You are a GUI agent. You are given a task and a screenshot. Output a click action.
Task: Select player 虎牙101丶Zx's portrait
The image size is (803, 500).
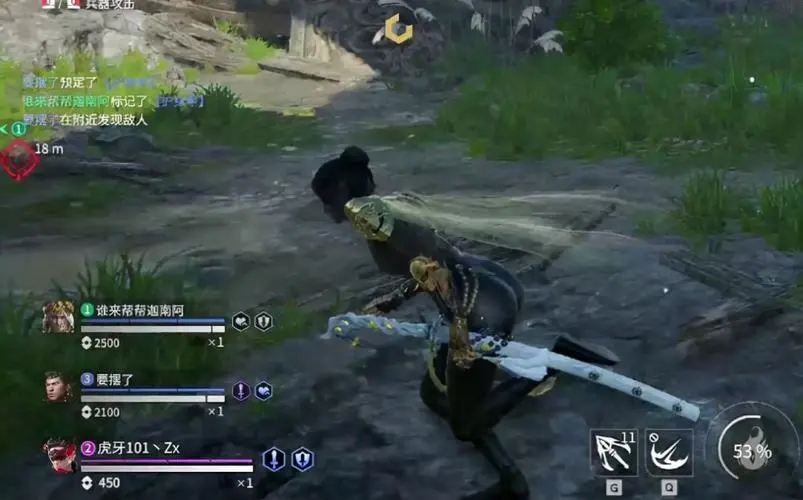59,455
